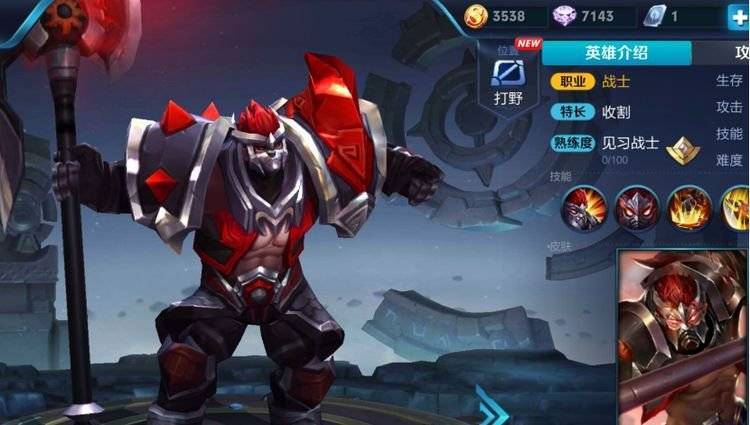Click the gold mastery rank emblem
The width and height of the screenshot is (750, 425).
pos(682,150)
